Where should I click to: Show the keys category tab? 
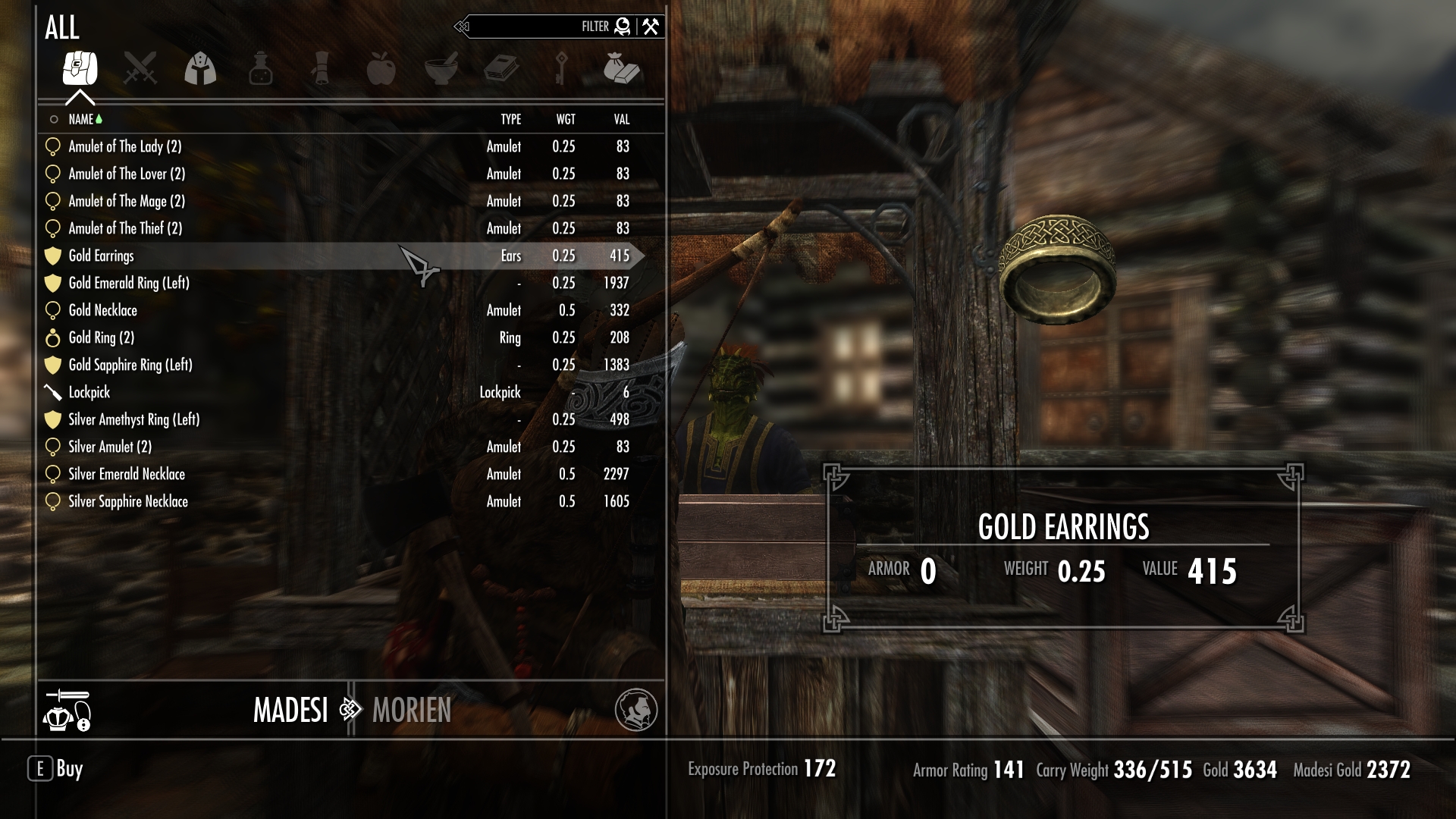[561, 68]
